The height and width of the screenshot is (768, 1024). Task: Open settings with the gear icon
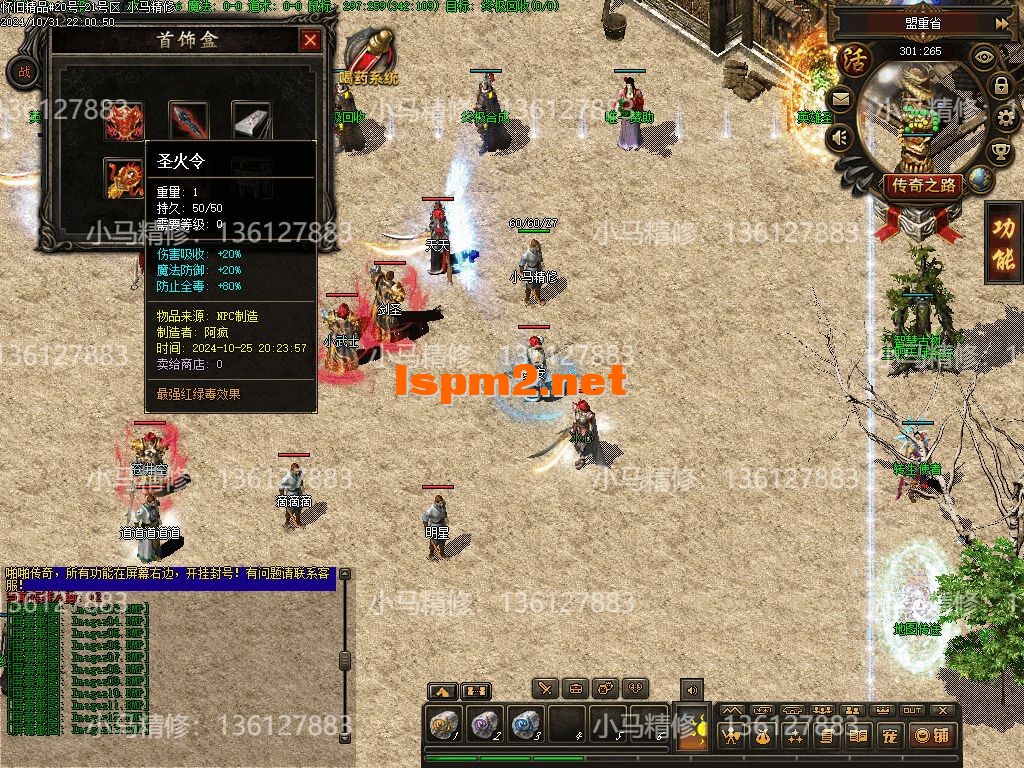click(1007, 119)
